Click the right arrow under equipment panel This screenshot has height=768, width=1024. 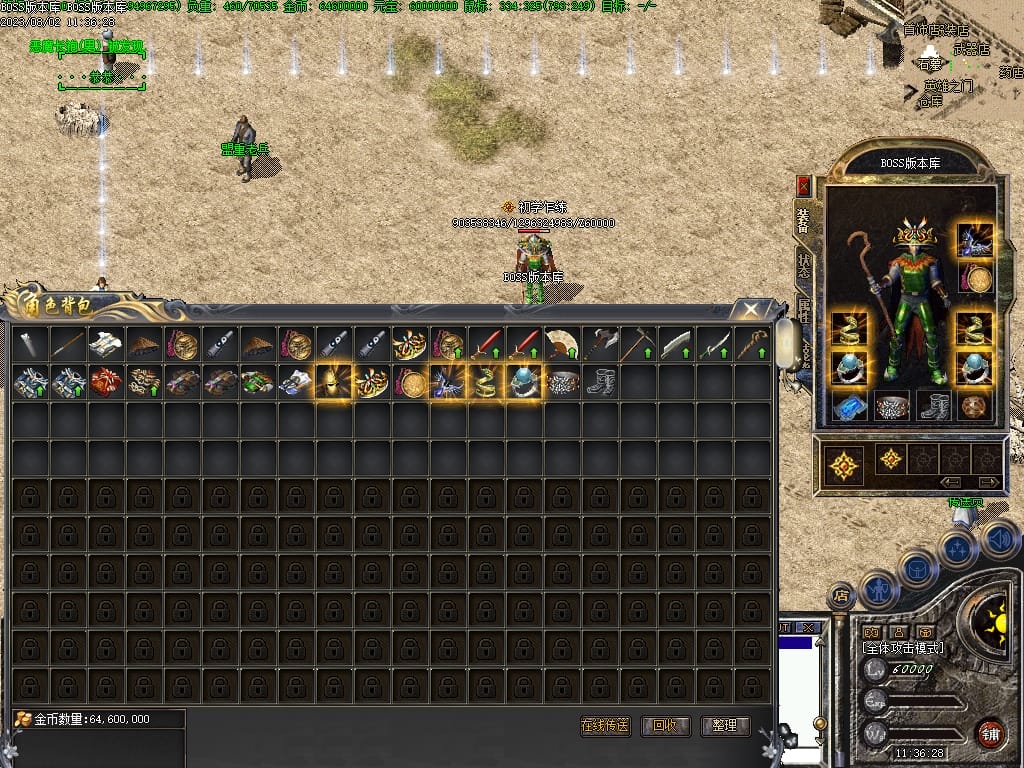[x=987, y=482]
